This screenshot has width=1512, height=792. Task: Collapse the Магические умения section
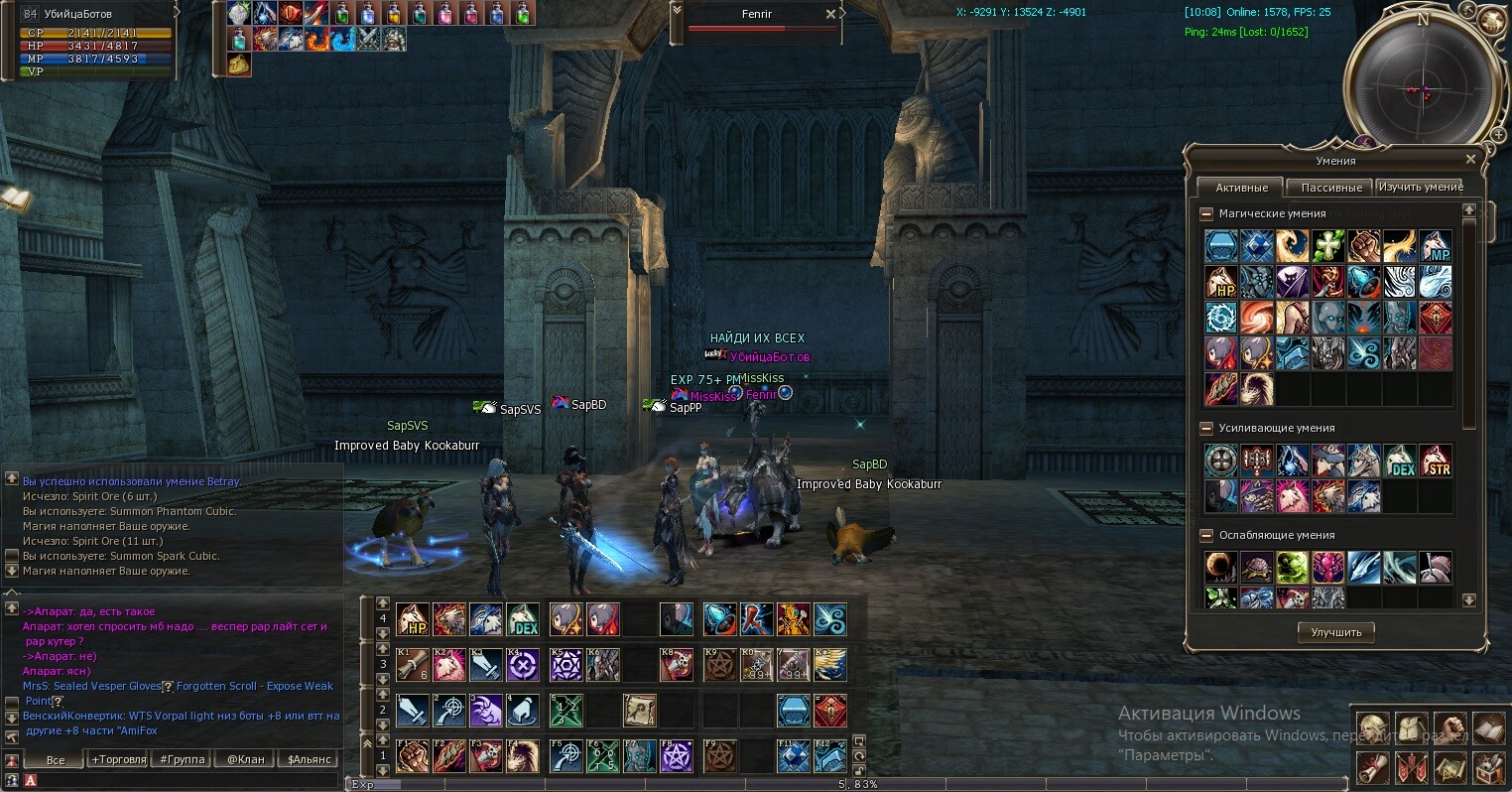[x=1206, y=213]
